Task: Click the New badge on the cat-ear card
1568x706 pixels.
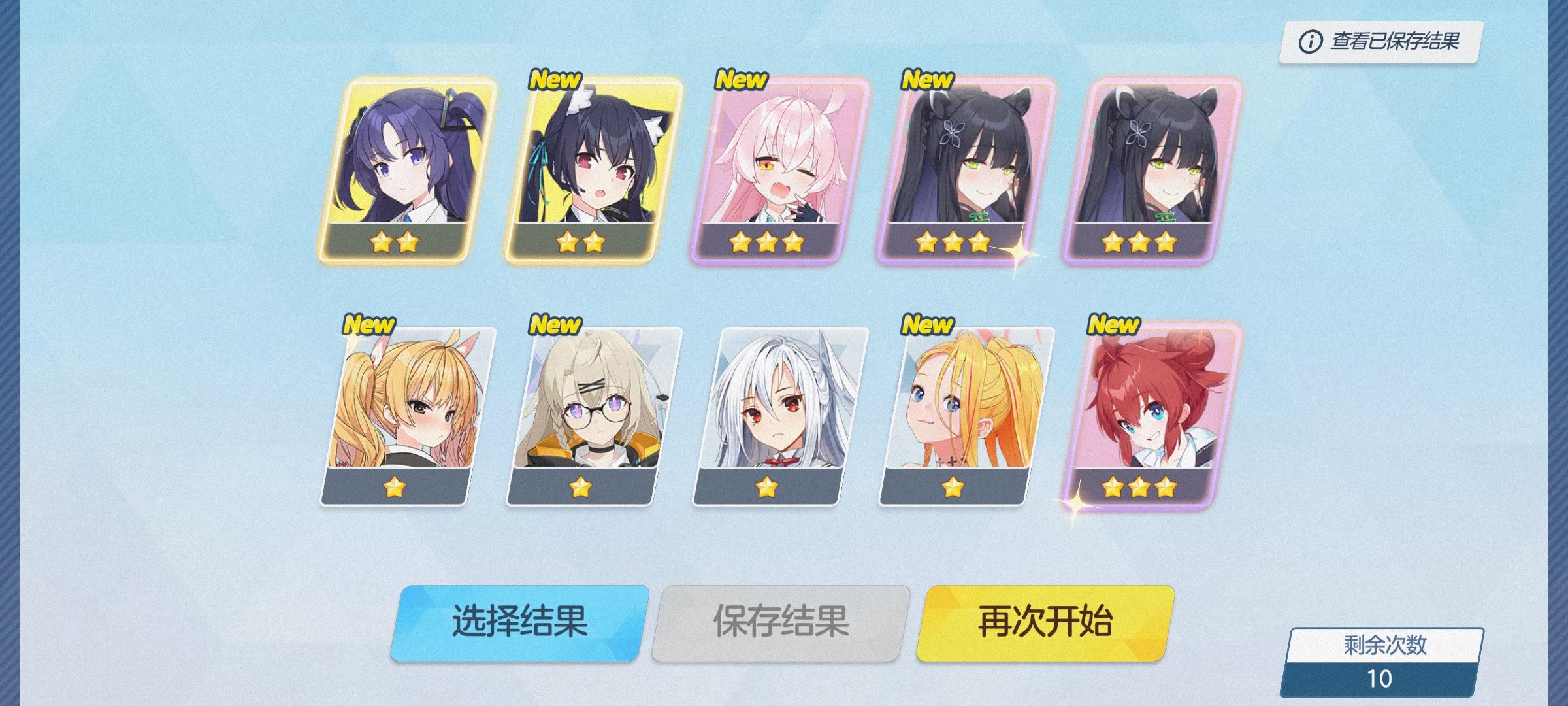Action: click(555, 80)
